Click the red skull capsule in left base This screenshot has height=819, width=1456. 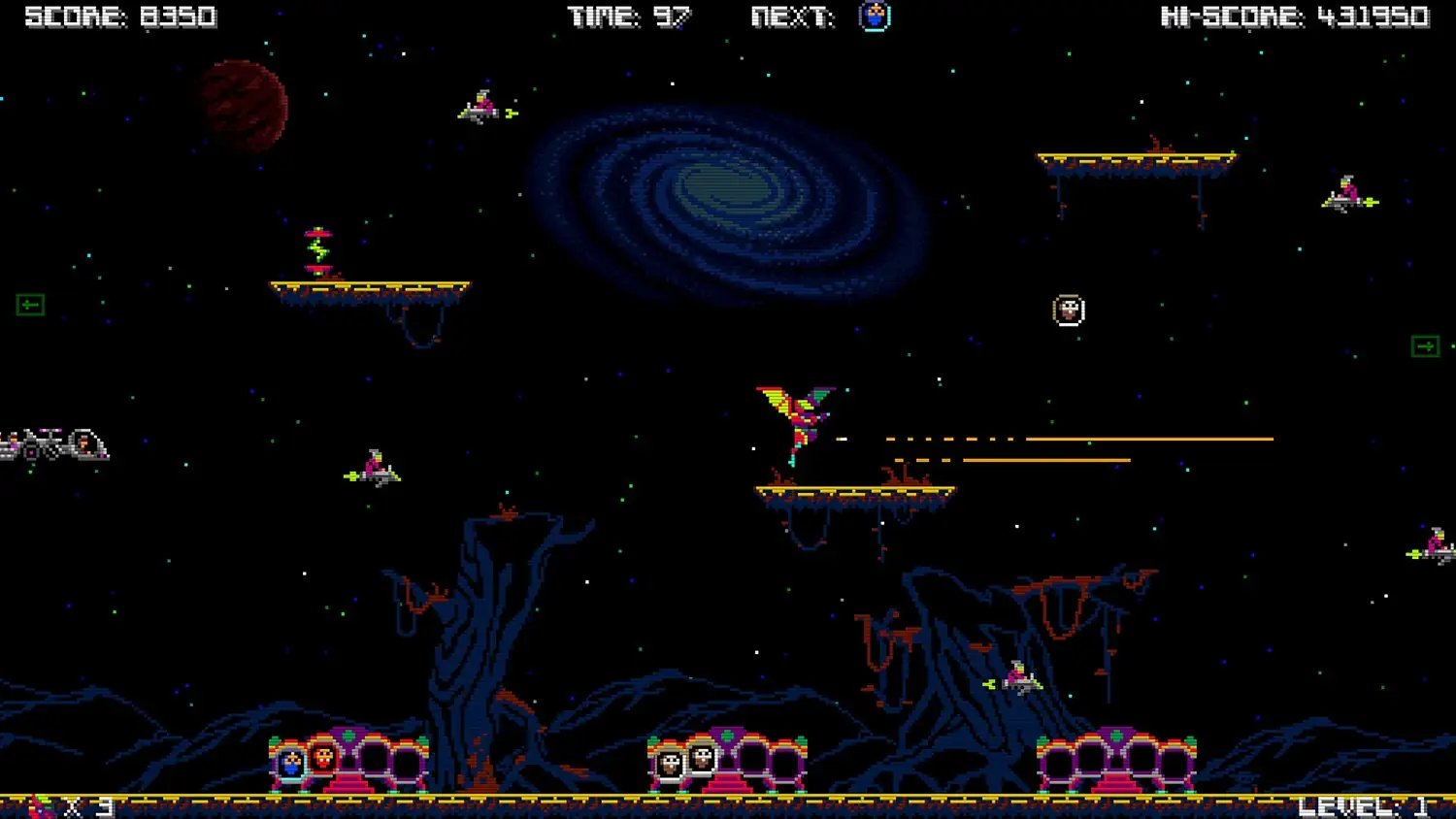(323, 762)
